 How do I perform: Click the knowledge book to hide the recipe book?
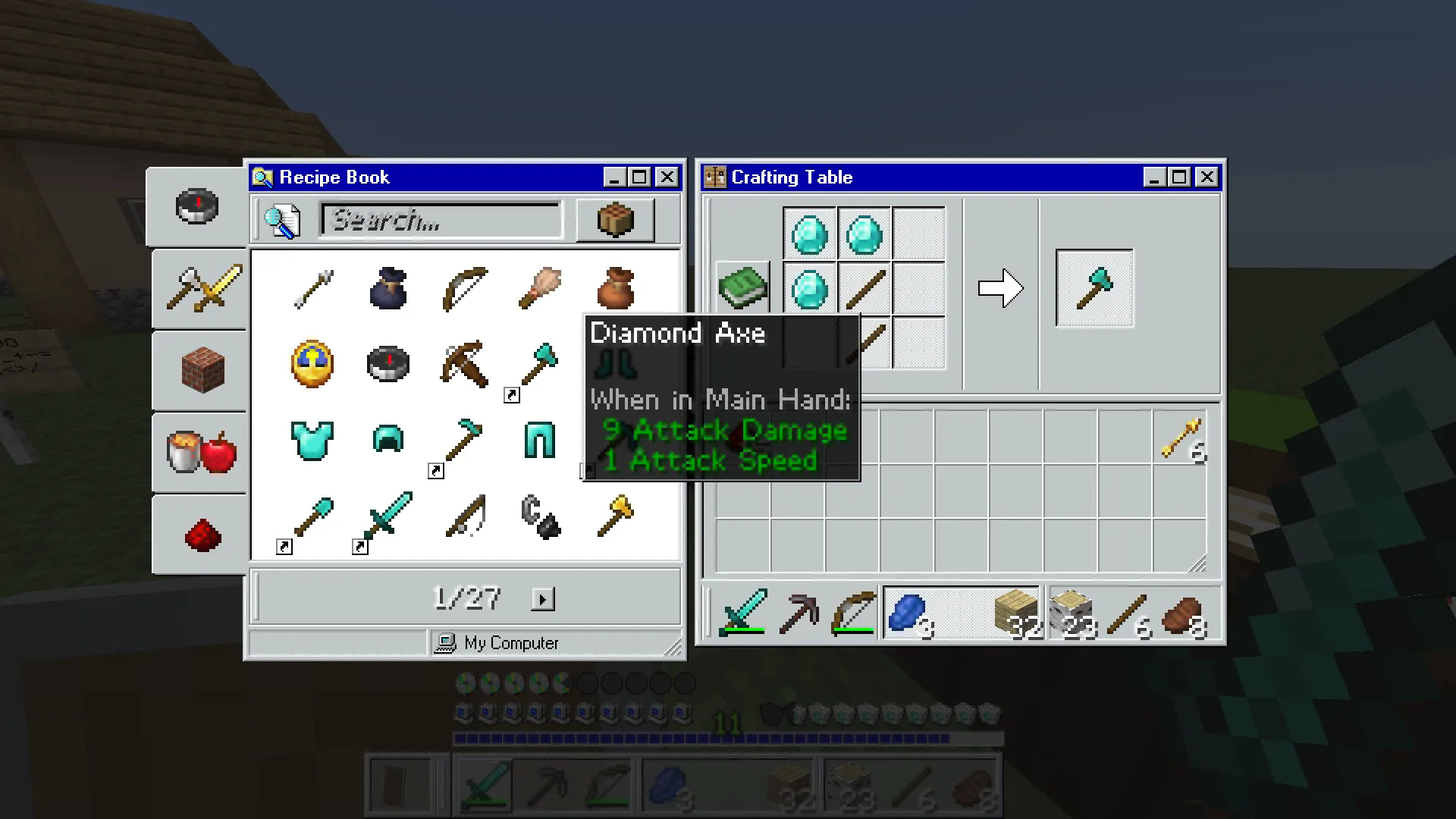click(742, 287)
